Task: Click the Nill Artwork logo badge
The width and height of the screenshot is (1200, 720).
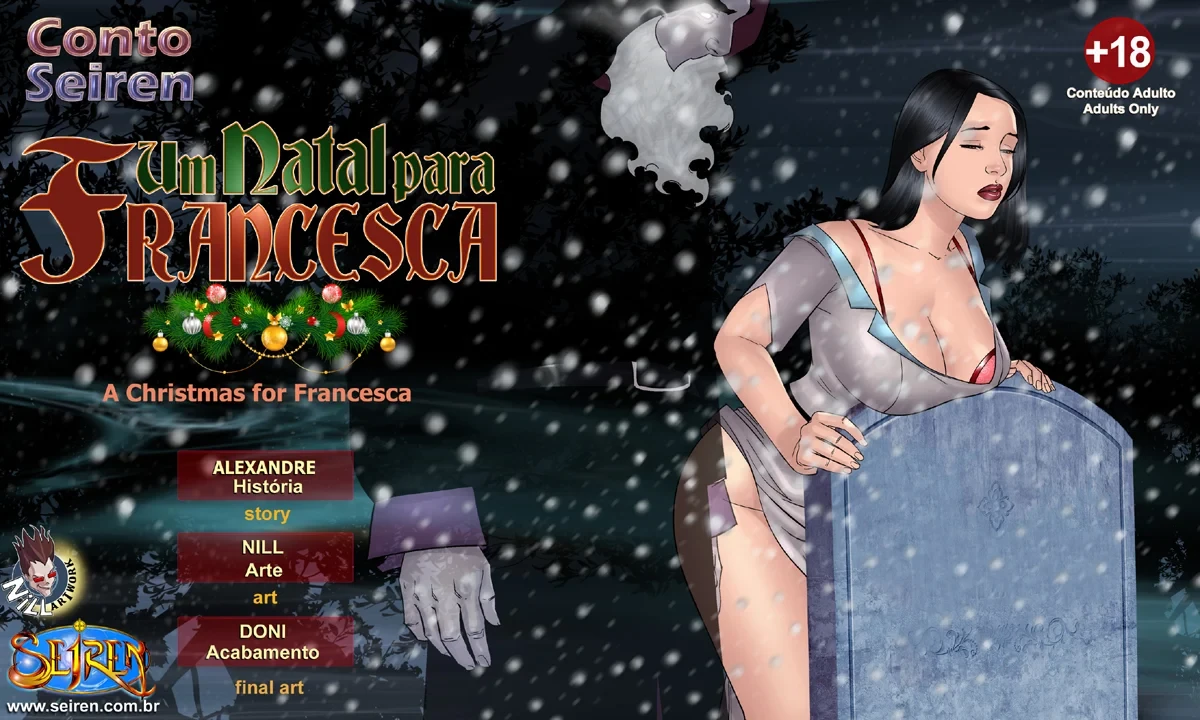Action: (46, 570)
